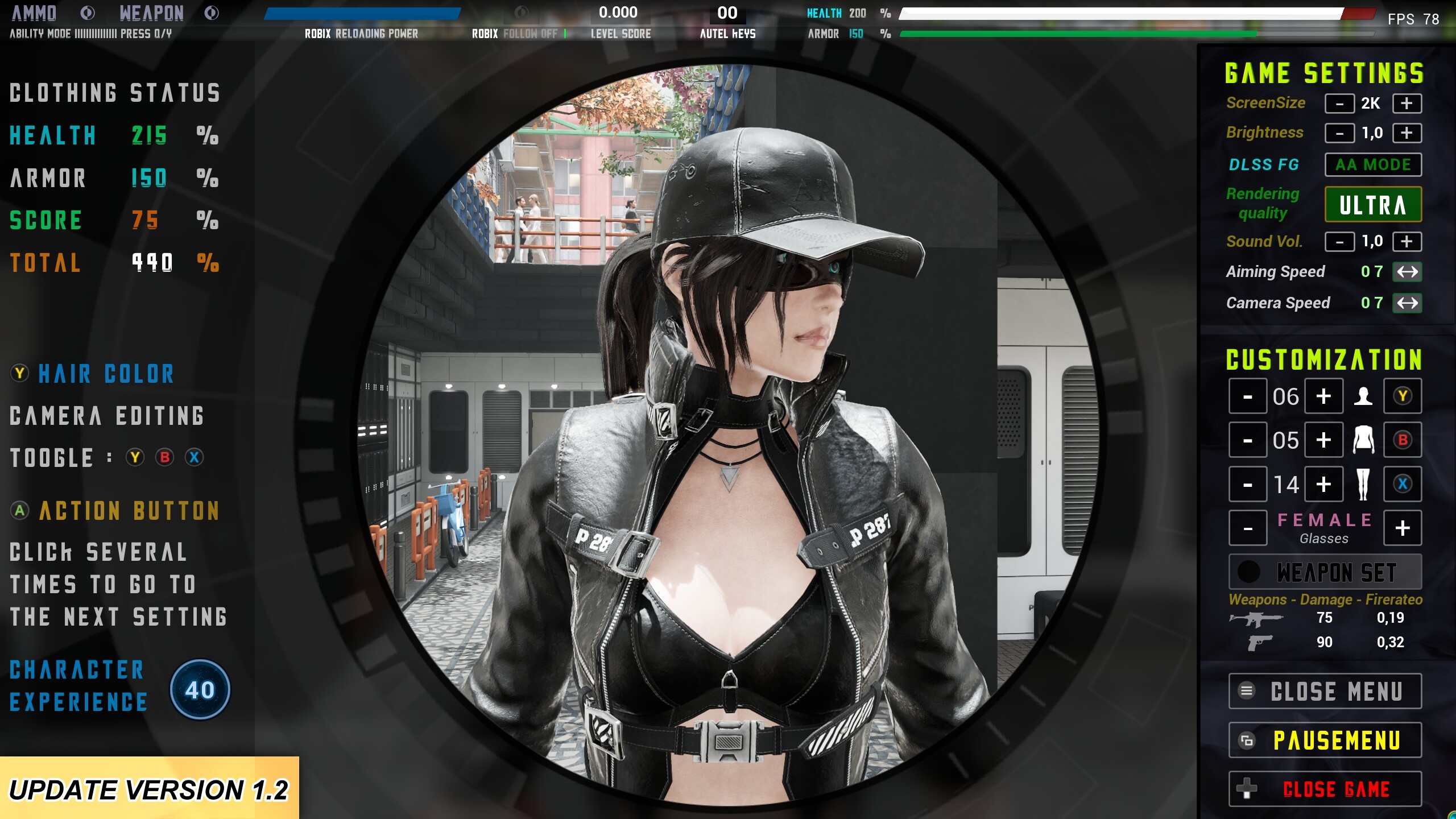Select the body outfit silhouette icon
Screen dimensions: 1456x819
pos(1364,440)
